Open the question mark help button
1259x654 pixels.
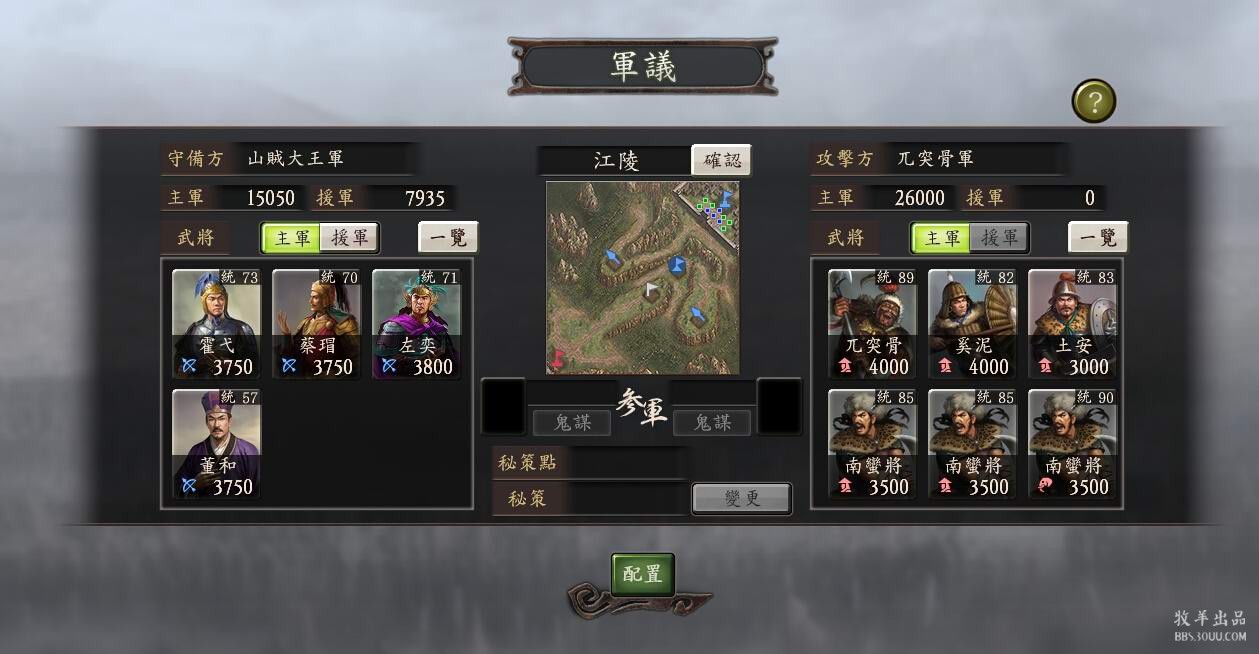point(1094,101)
